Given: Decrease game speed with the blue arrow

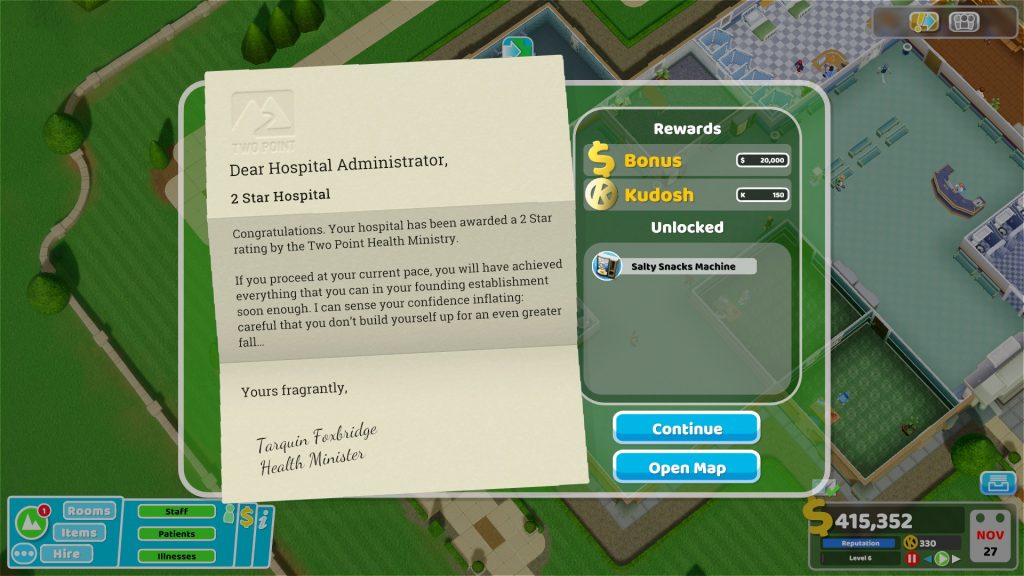Looking at the screenshot, I should (927, 558).
